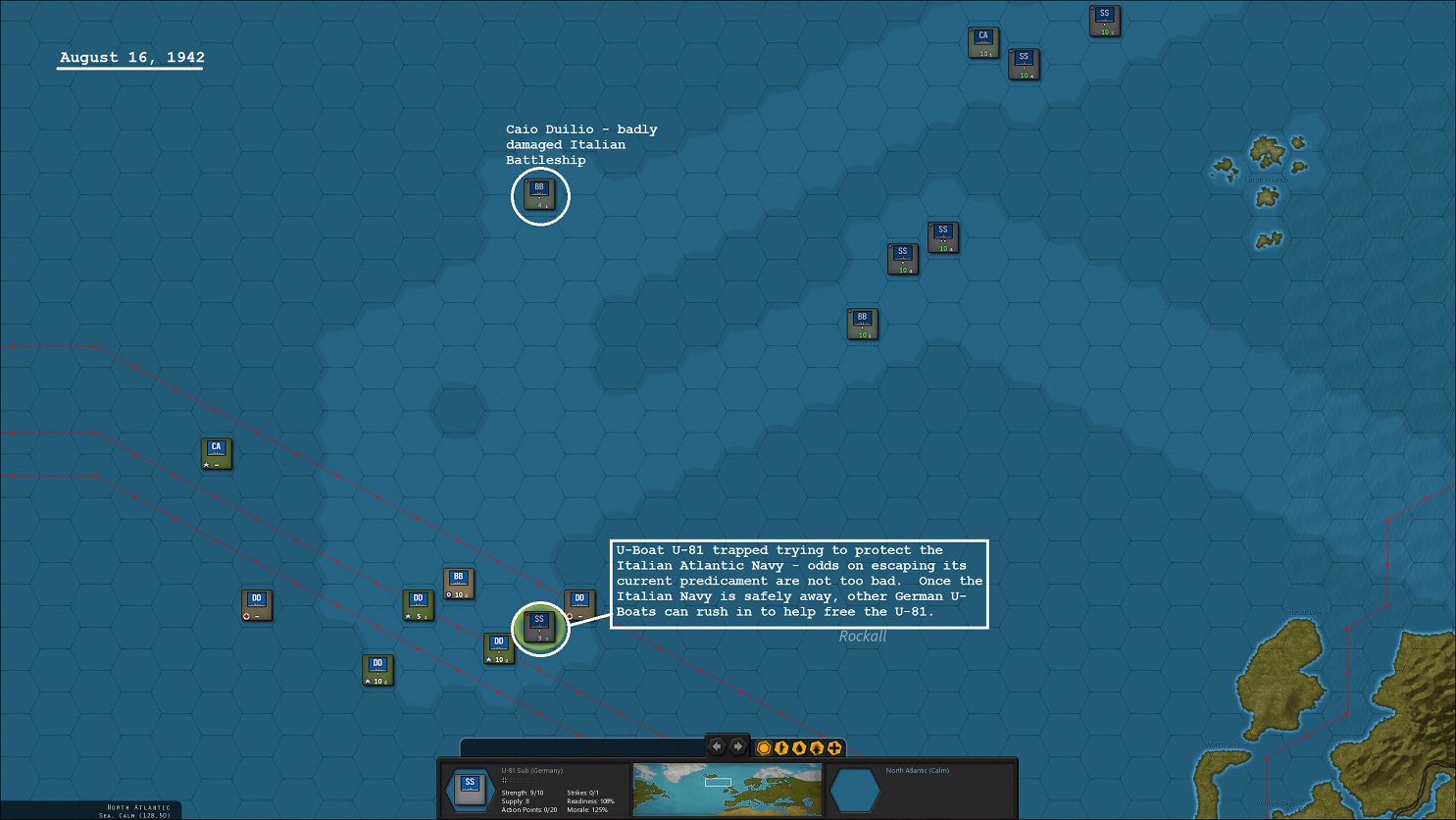Click the plus-sign reinforce icon in the toolbar
The height and width of the screenshot is (820, 1456).
click(833, 747)
